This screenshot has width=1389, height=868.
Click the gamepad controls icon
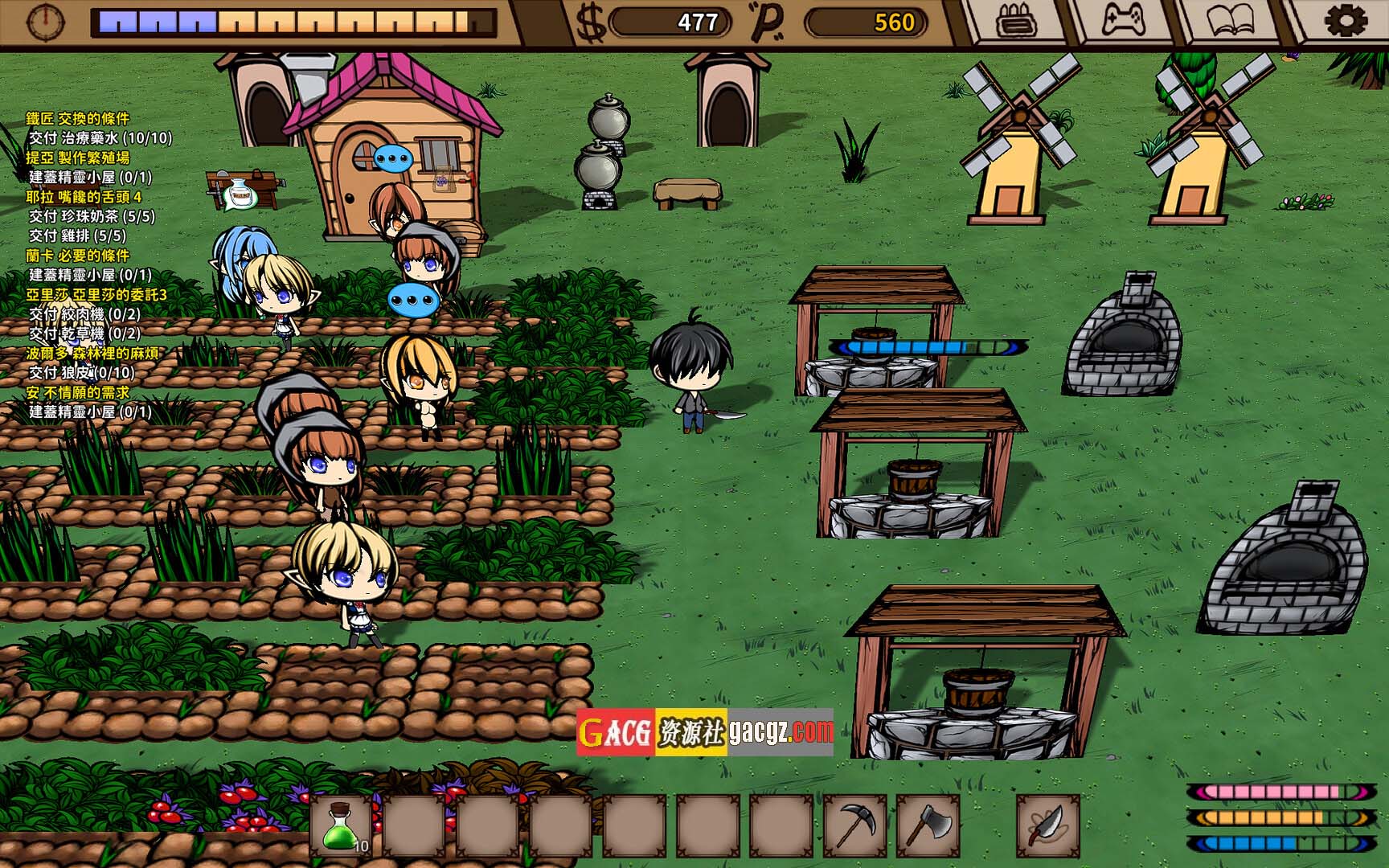tap(1122, 22)
